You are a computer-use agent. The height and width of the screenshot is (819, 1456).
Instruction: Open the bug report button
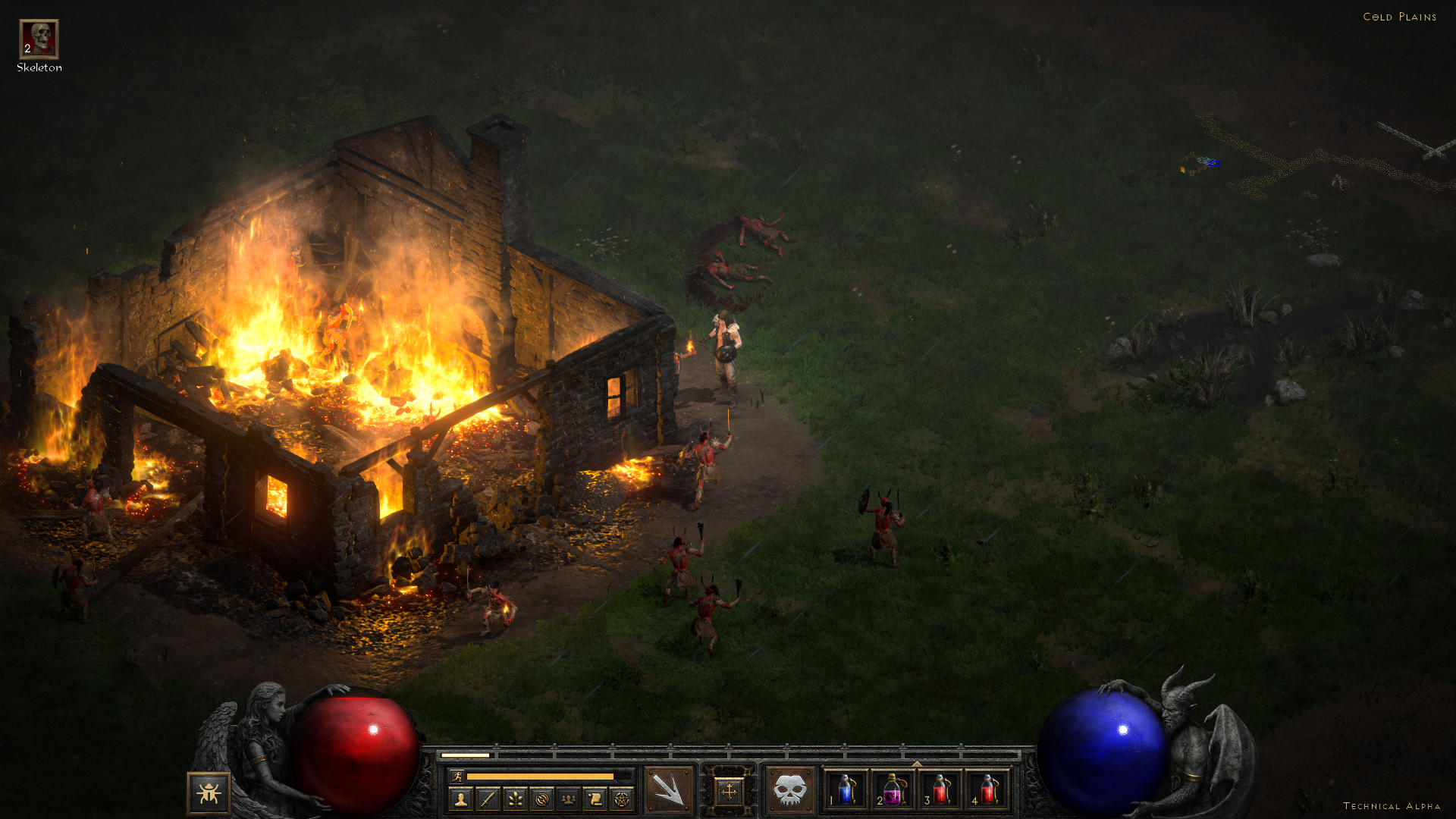click(209, 793)
